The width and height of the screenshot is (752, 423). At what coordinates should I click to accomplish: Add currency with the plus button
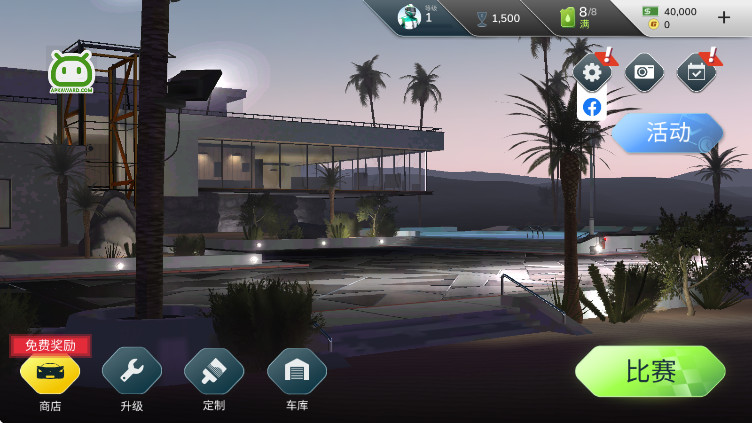click(724, 17)
